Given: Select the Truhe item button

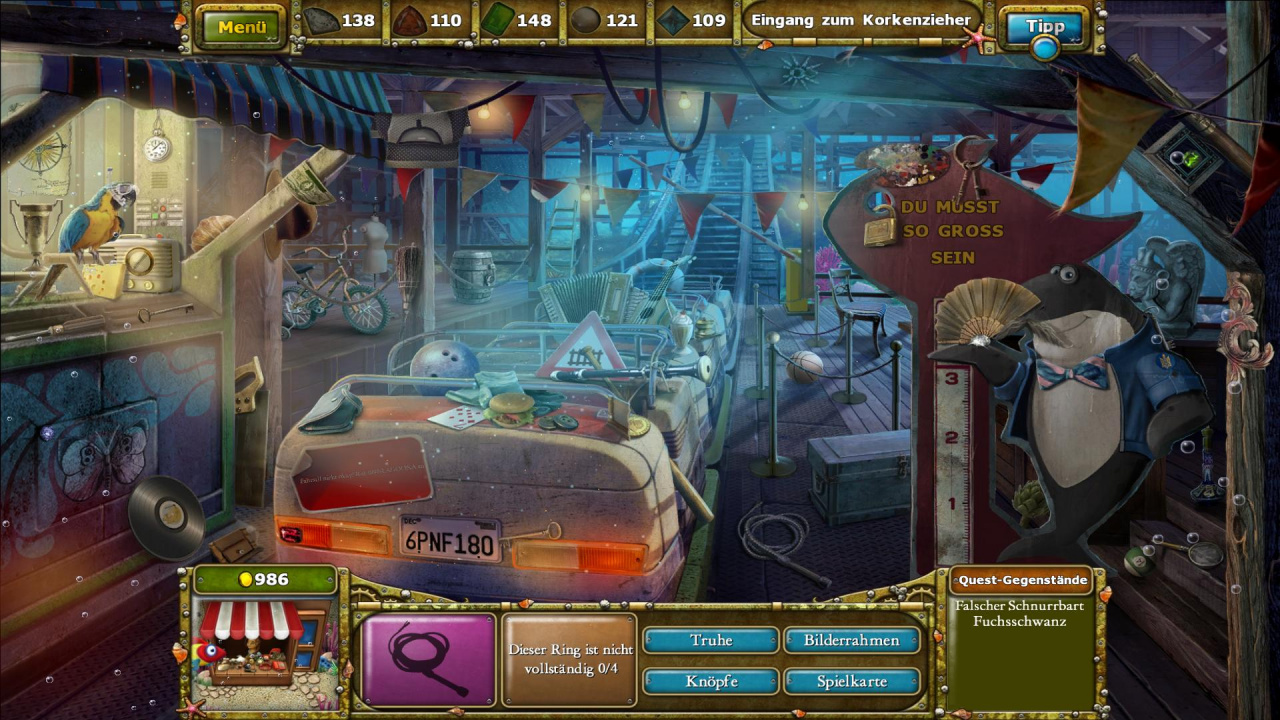Looking at the screenshot, I should coord(710,640).
